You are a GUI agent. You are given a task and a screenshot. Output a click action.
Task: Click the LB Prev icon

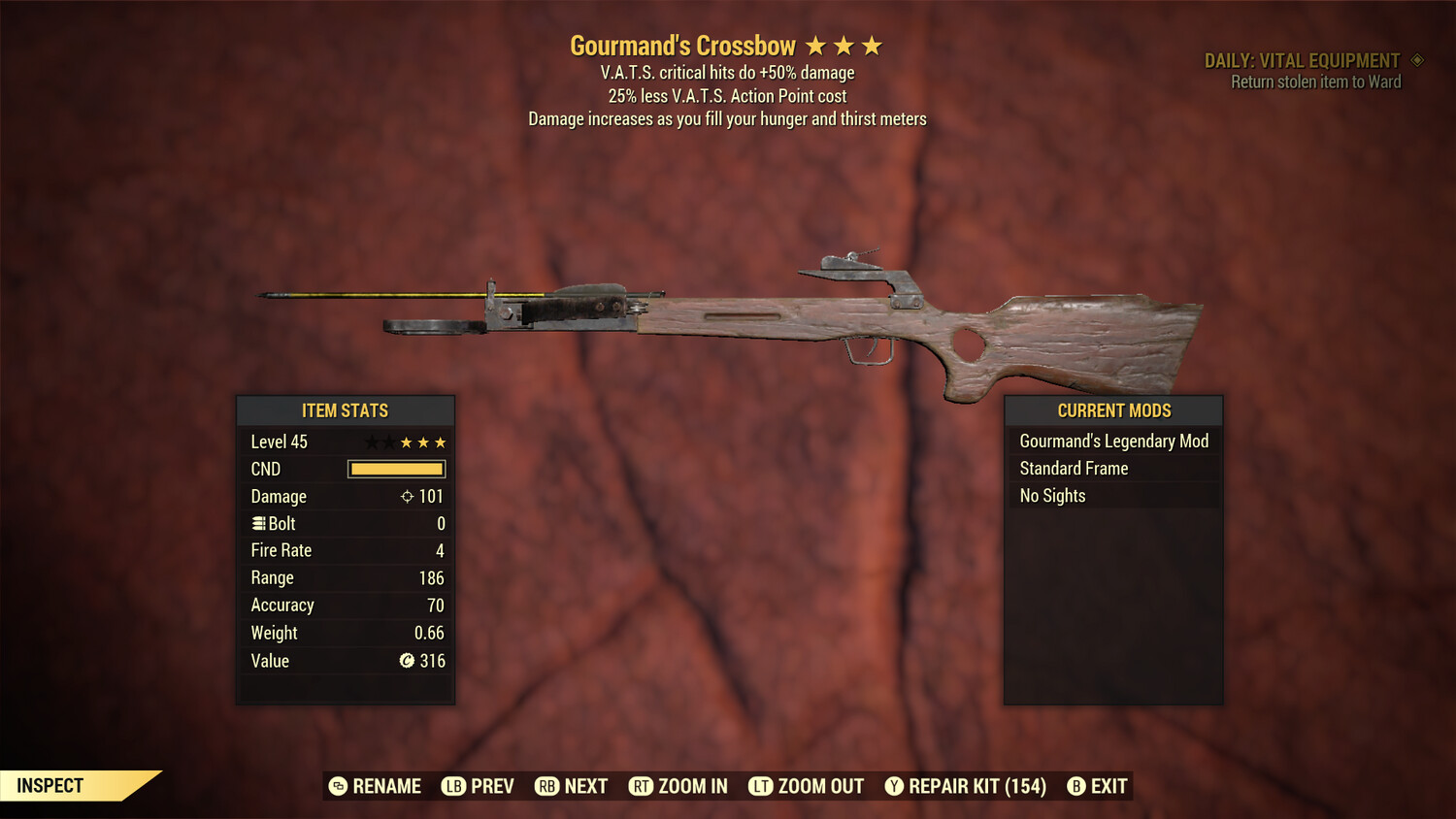(452, 786)
